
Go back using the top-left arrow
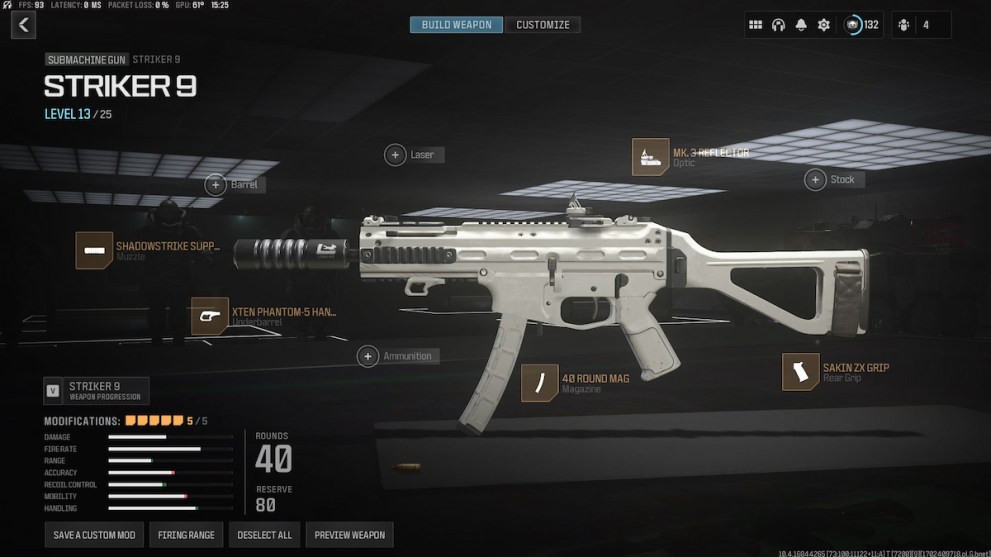click(x=22, y=25)
